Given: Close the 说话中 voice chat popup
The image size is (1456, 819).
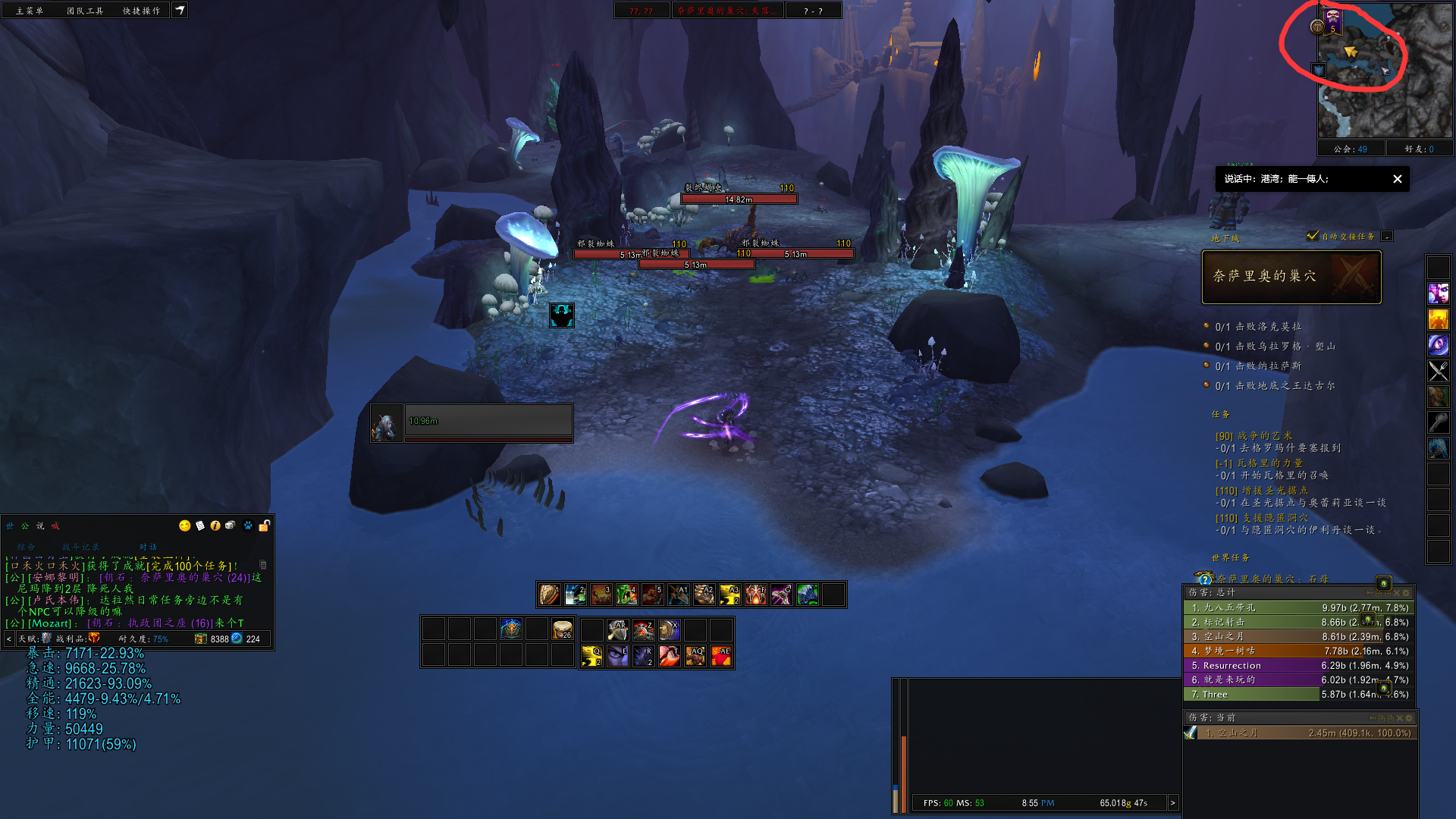Looking at the screenshot, I should (x=1397, y=179).
